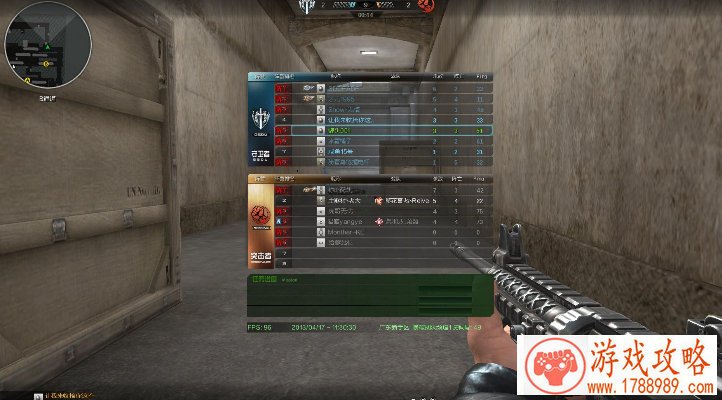The image size is (722, 400).
Task: Click the radar minimap
Action: point(47,46)
